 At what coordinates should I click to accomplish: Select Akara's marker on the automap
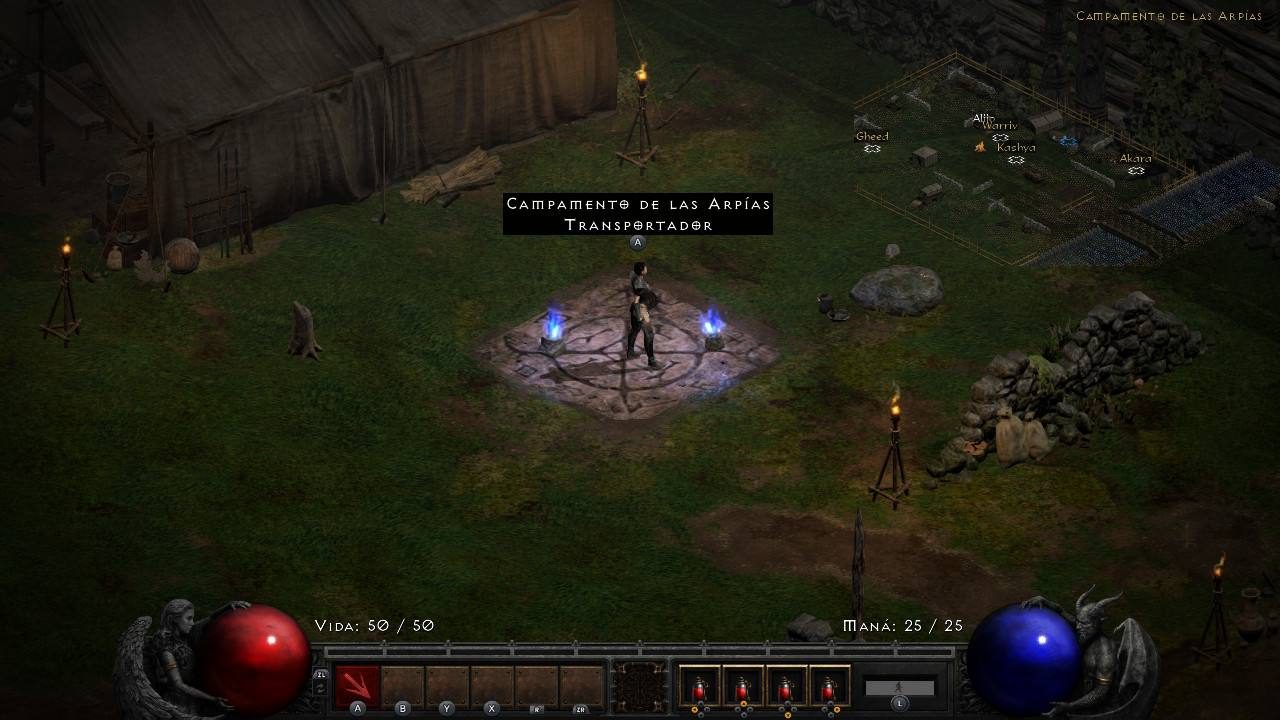tap(1136, 170)
